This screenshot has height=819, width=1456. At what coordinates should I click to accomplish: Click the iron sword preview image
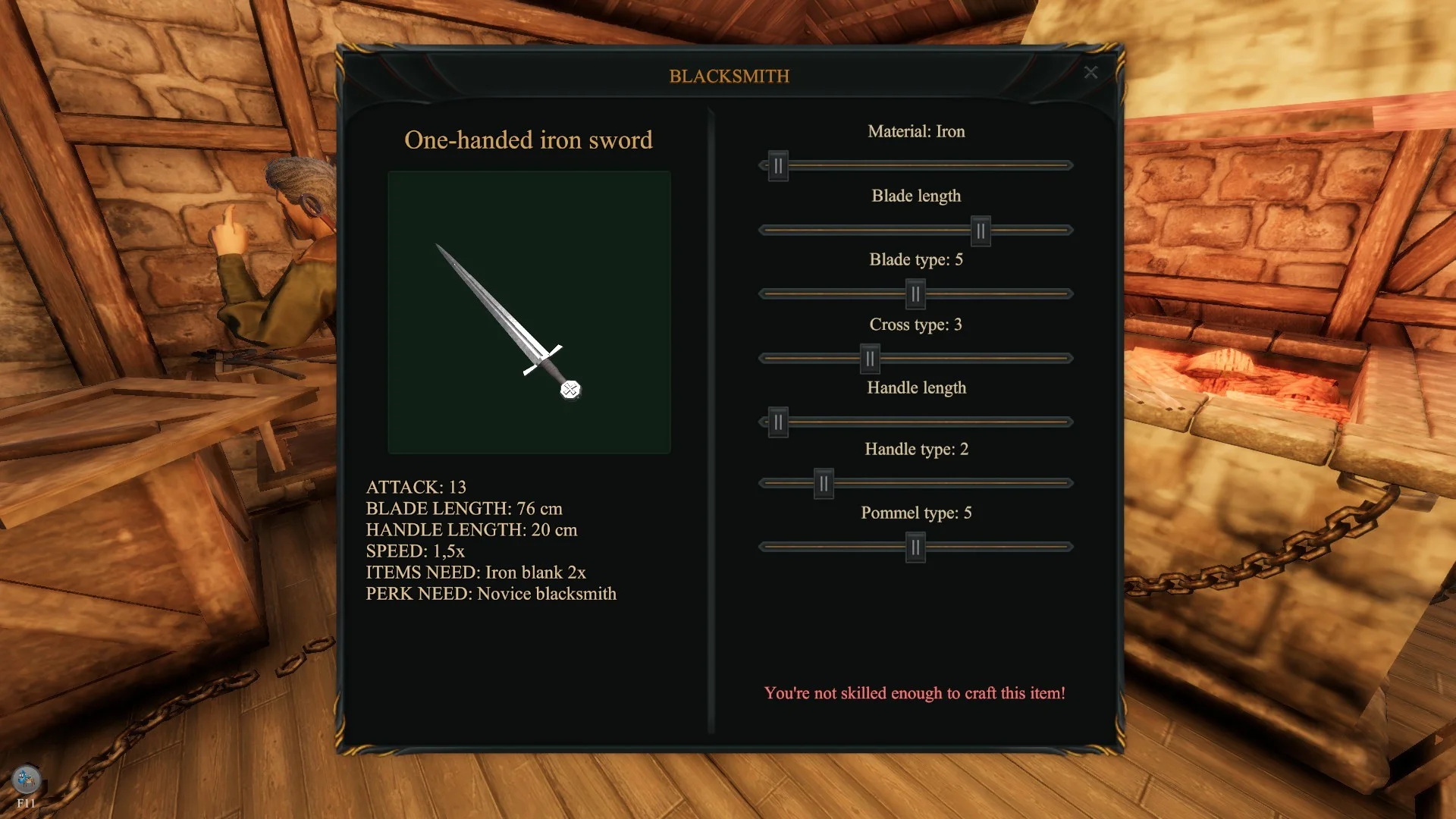[x=529, y=312]
